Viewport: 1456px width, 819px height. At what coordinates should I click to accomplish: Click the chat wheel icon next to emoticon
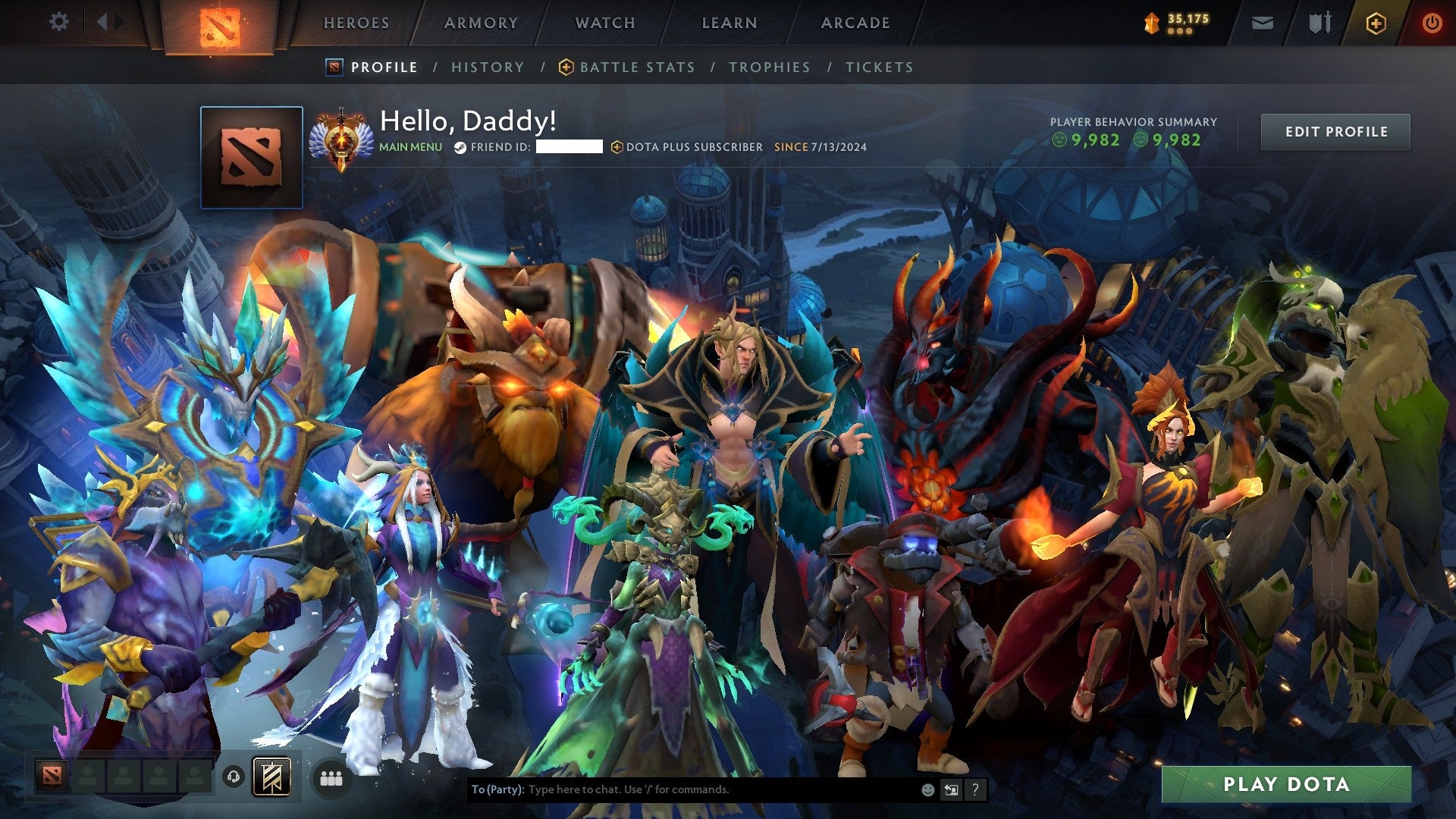tap(951, 789)
